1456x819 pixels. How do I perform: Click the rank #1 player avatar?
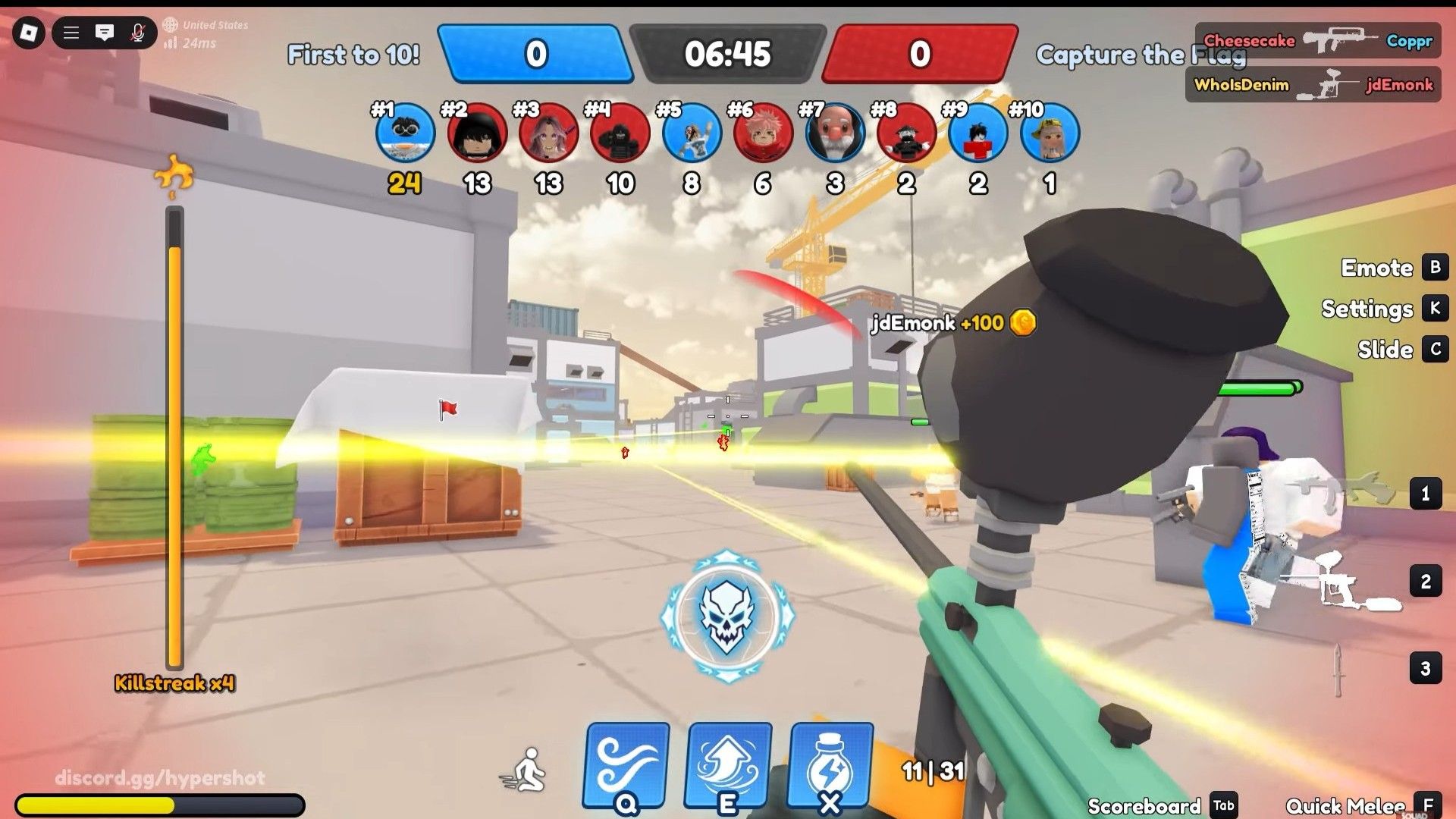(x=405, y=133)
